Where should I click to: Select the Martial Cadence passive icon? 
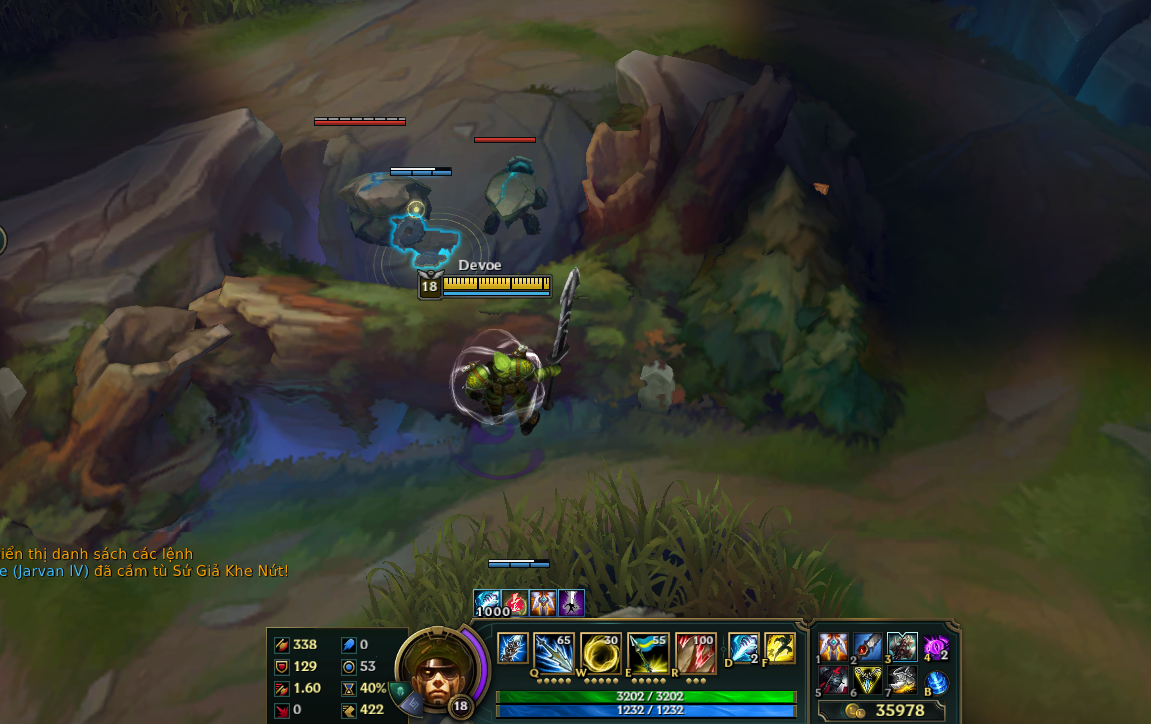(x=513, y=648)
